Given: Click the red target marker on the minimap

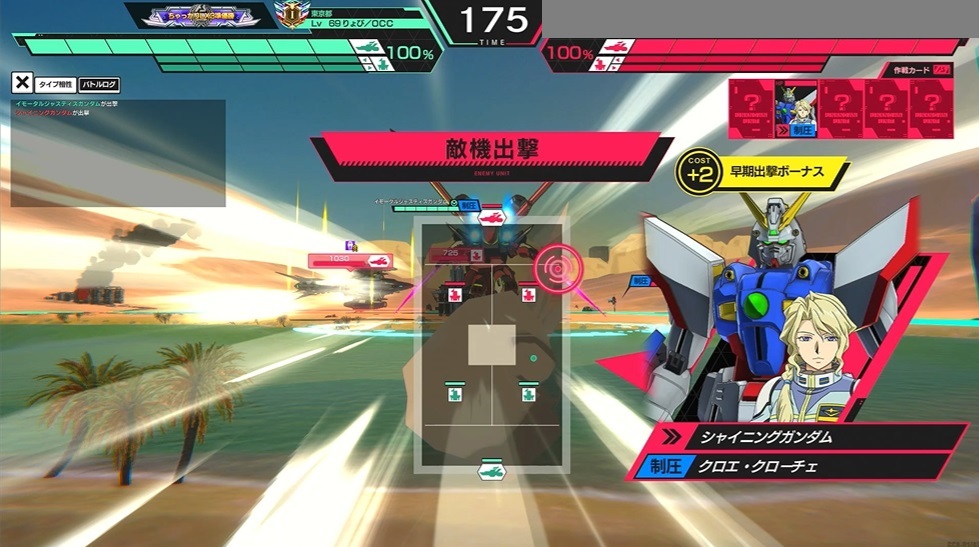Looking at the screenshot, I should [x=556, y=268].
